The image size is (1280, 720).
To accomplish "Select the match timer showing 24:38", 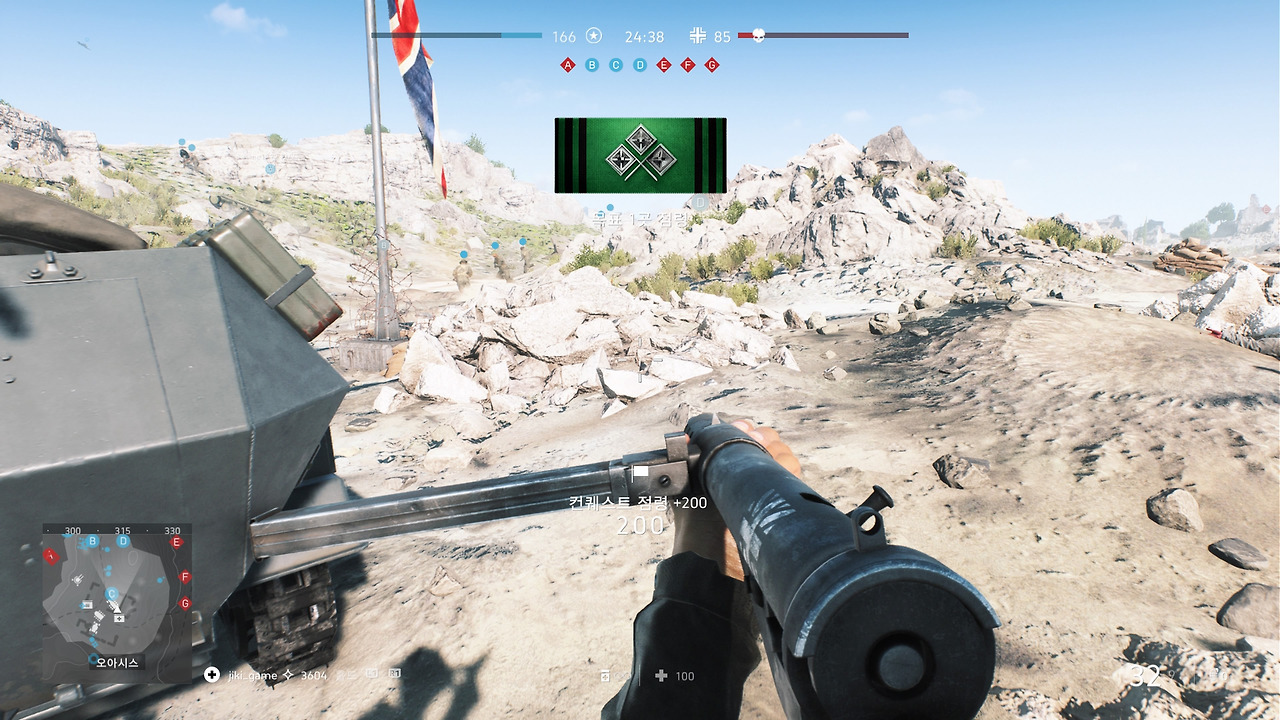I will point(645,36).
